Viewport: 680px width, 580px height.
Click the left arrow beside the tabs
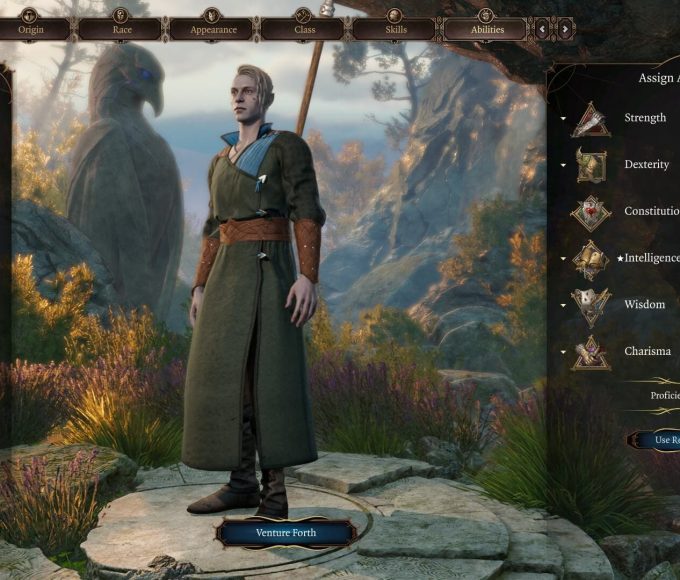coord(543,29)
